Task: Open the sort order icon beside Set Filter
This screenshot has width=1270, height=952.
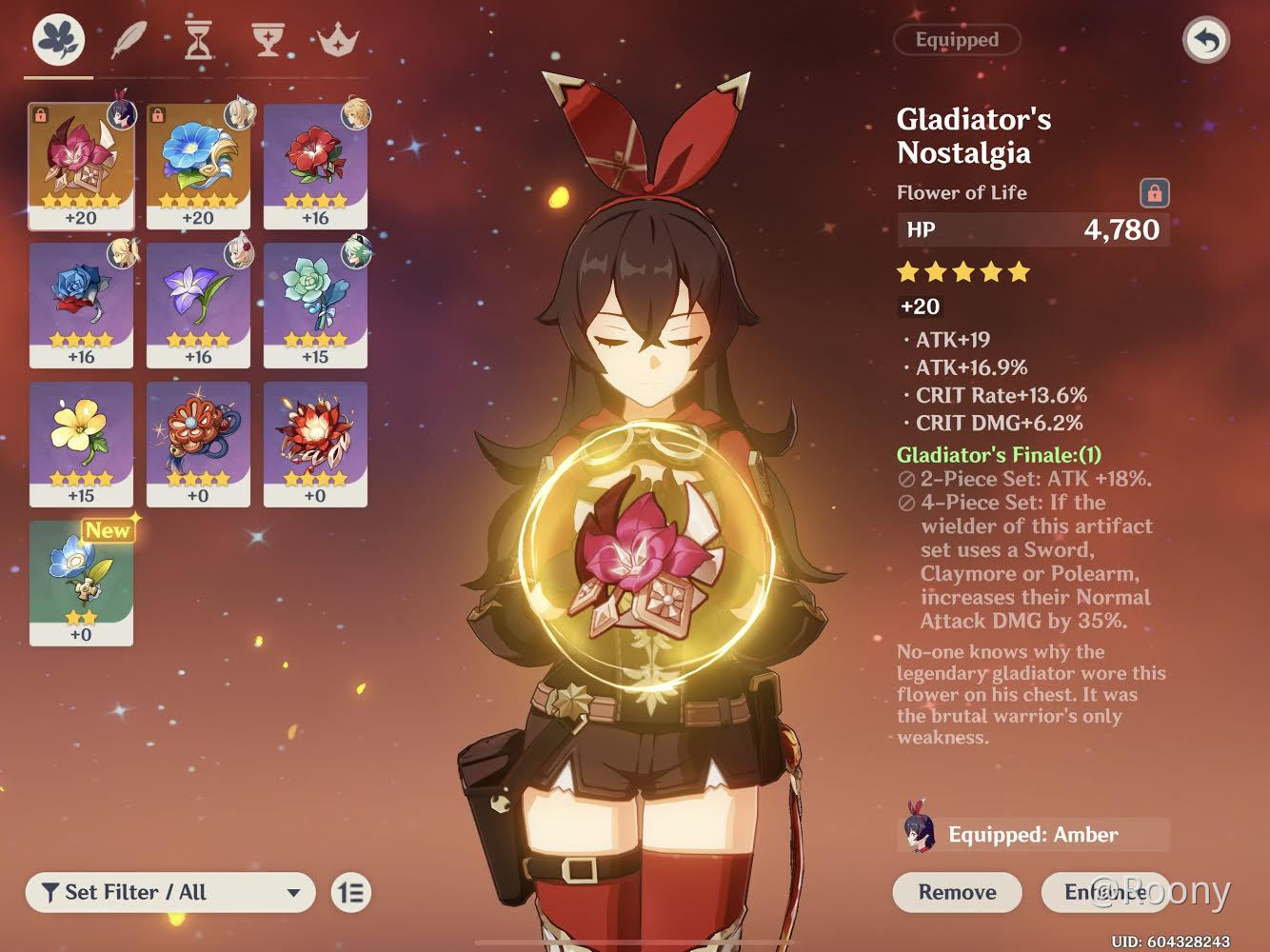Action: tap(350, 893)
